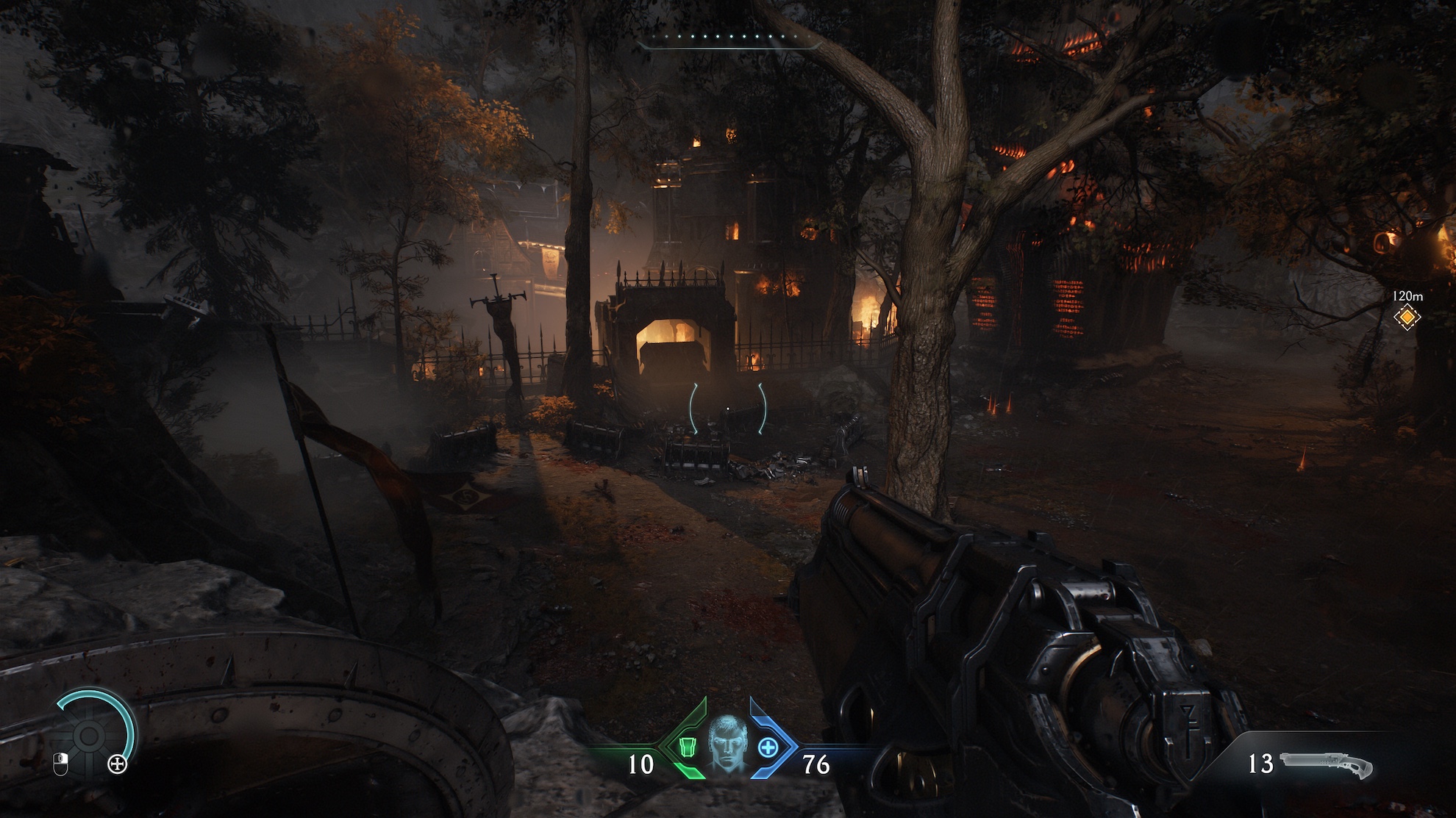Click the circular ability wheel
Screen dimensions: 1456x818
tap(90, 735)
